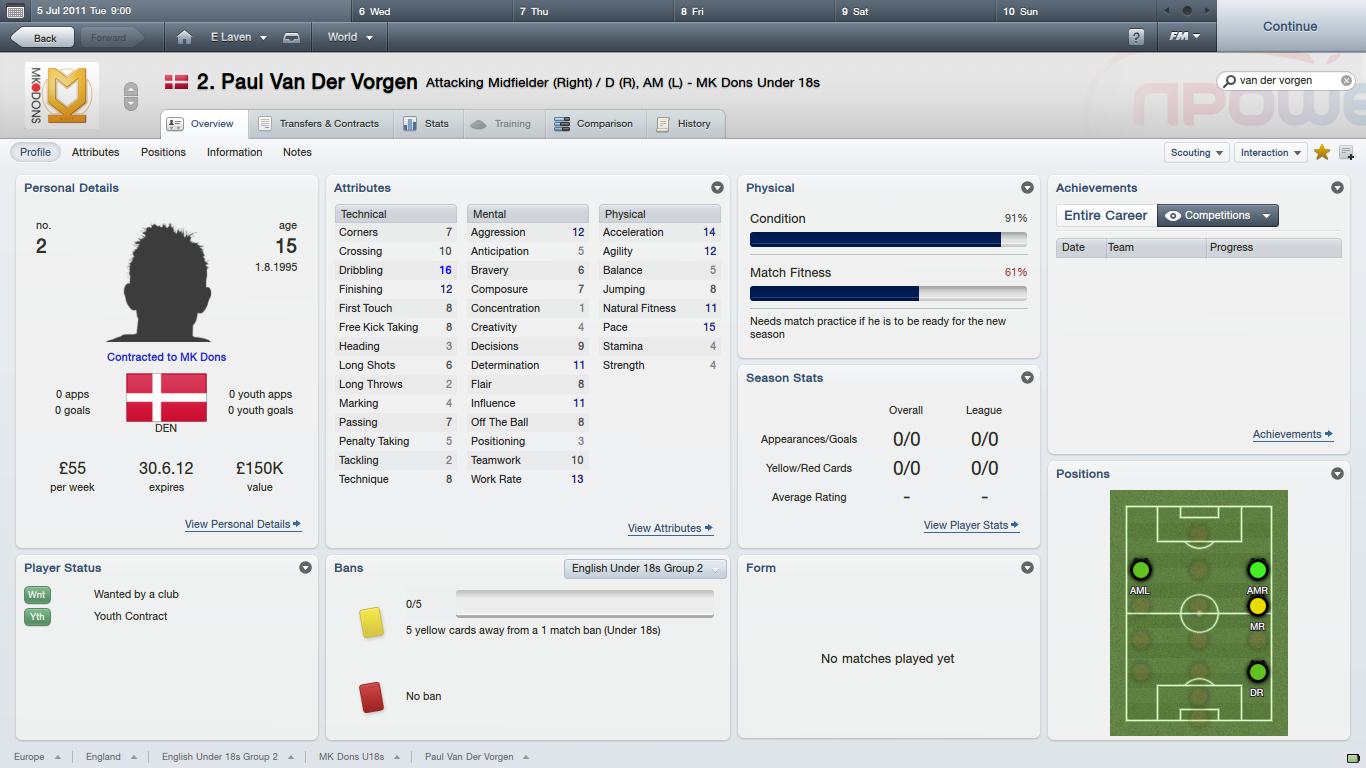
Task: Open the Interaction dropdown
Action: coord(1271,153)
